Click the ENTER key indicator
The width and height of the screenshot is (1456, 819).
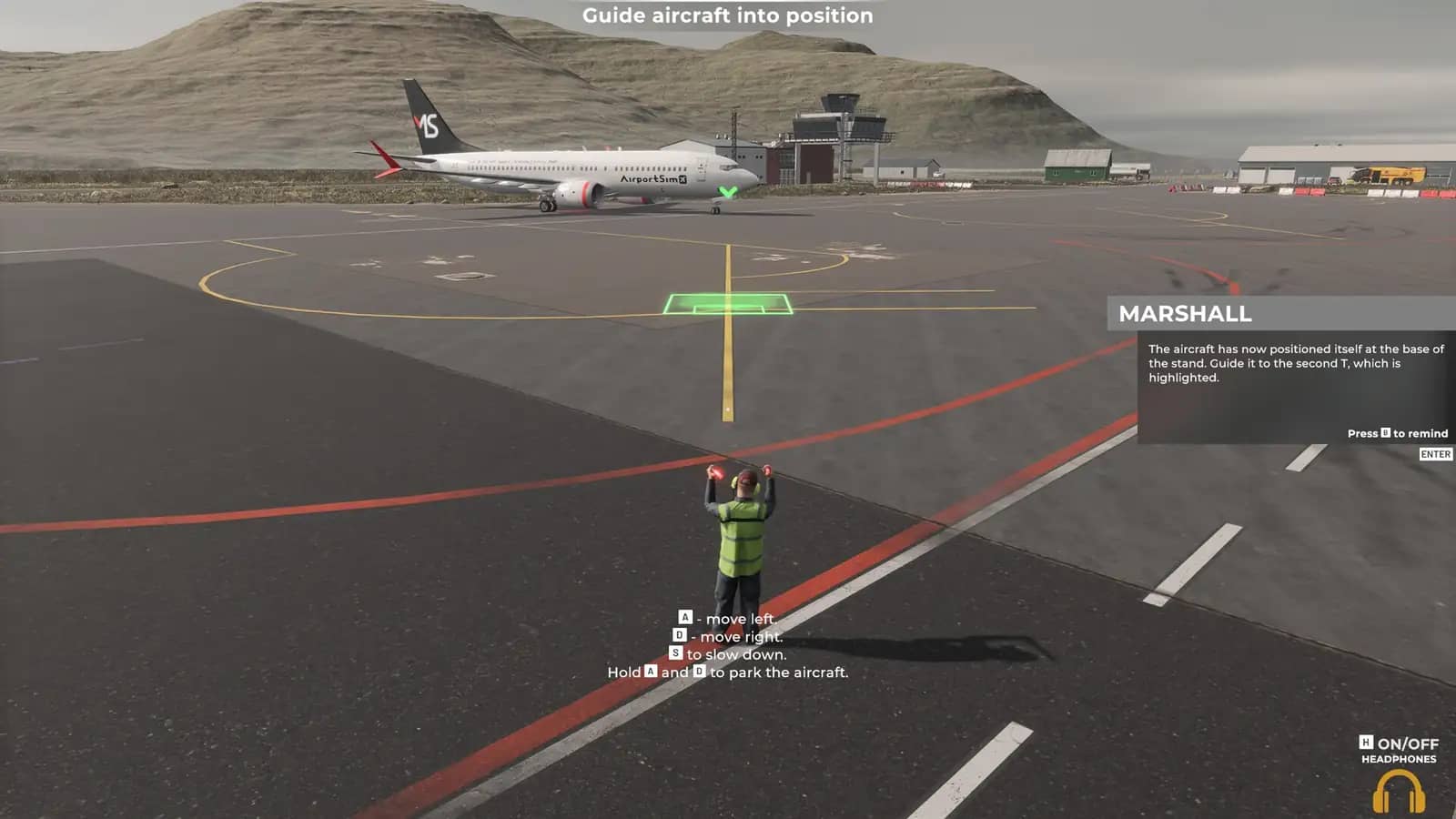coord(1436,454)
